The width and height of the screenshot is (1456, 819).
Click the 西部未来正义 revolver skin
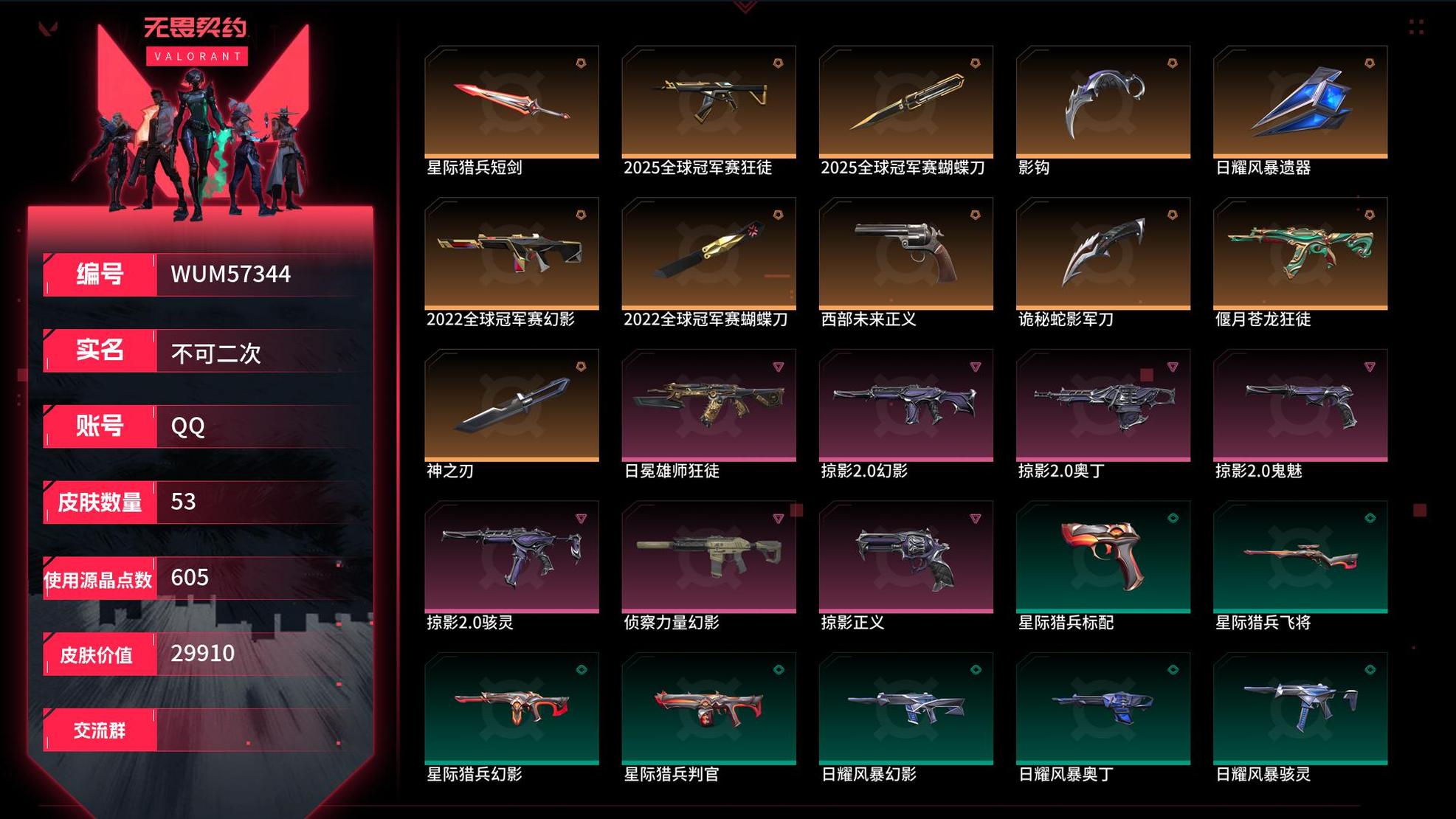point(905,253)
